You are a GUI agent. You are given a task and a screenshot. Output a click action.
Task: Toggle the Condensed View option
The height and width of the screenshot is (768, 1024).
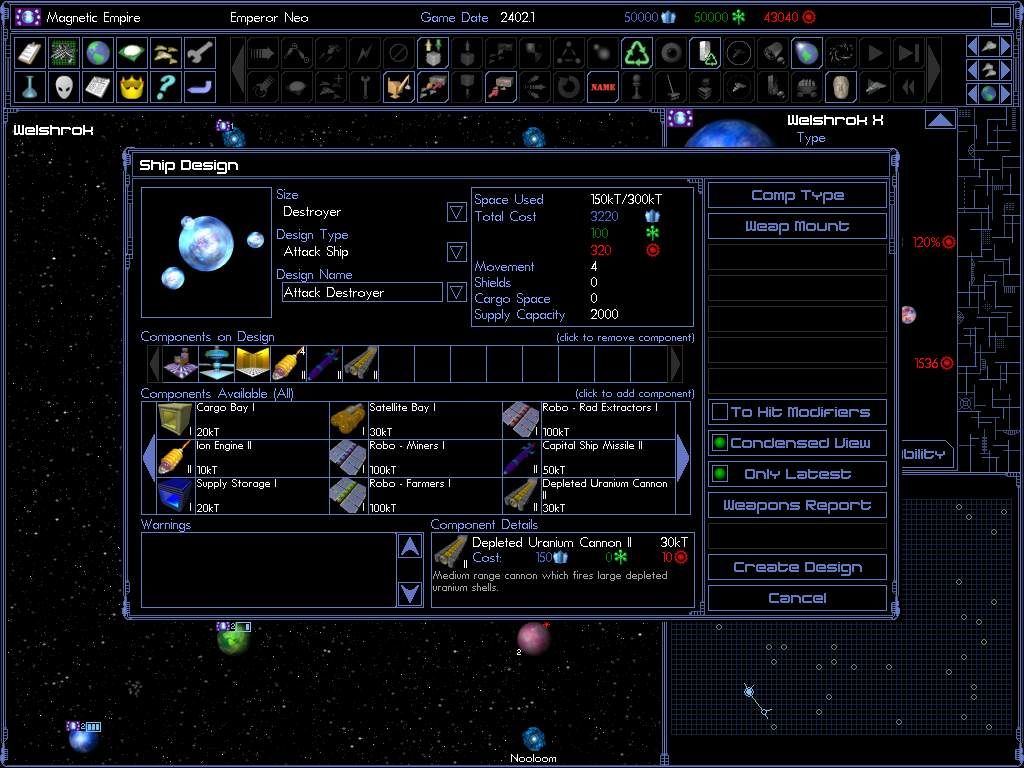tap(720, 443)
